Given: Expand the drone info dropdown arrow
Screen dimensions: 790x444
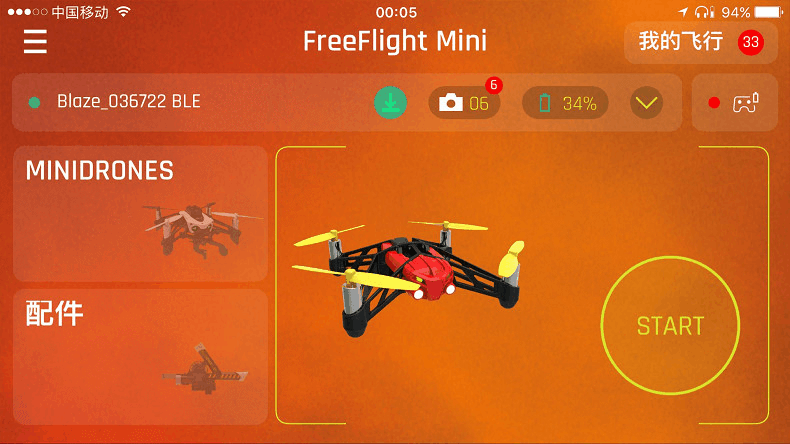Looking at the screenshot, I should tap(647, 102).
